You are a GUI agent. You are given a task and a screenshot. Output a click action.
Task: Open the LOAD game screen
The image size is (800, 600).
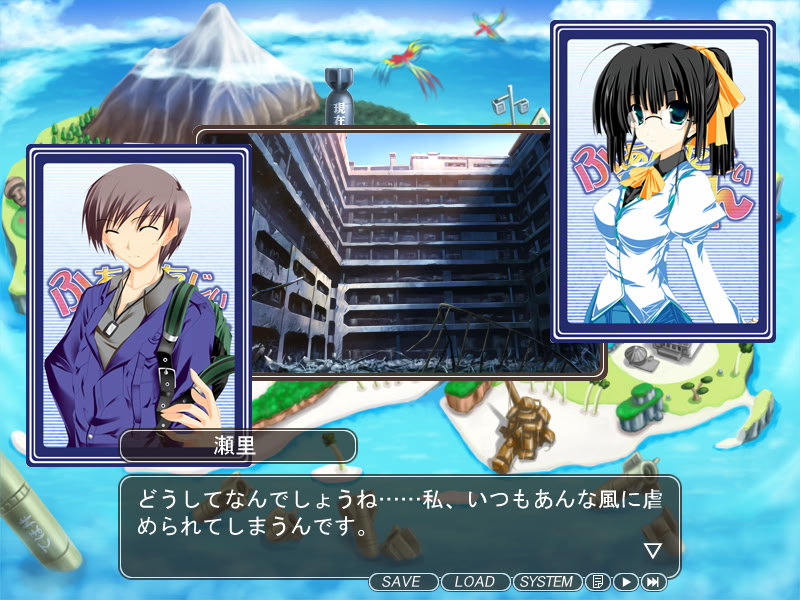pos(474,582)
